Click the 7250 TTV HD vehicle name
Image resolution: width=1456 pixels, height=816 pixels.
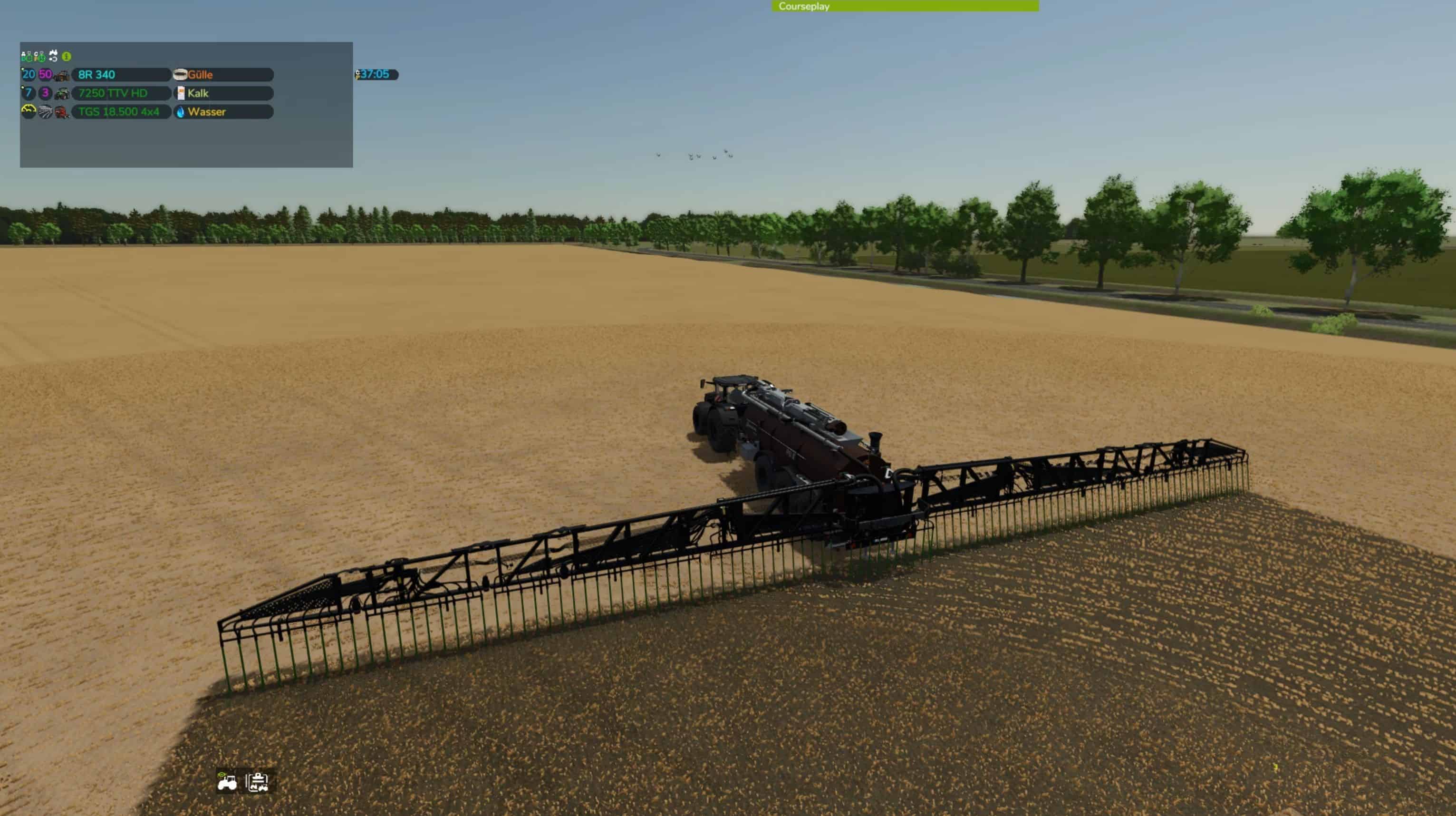(x=113, y=93)
